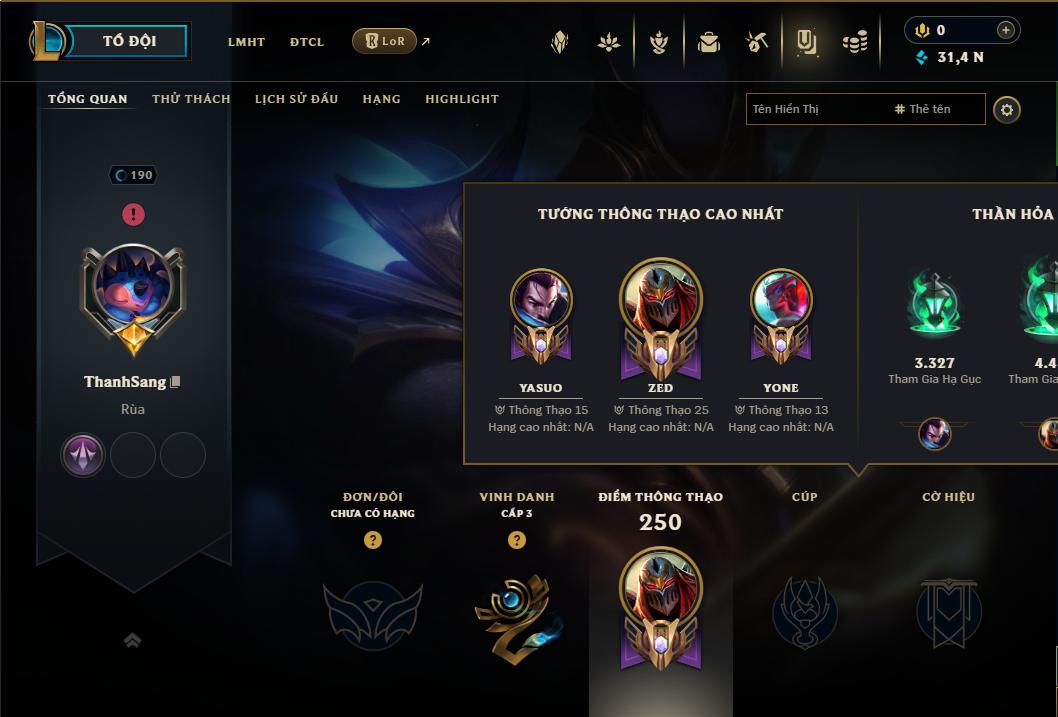Open the HIGHLIGHT tab
The image size is (1058, 717).
[x=461, y=99]
